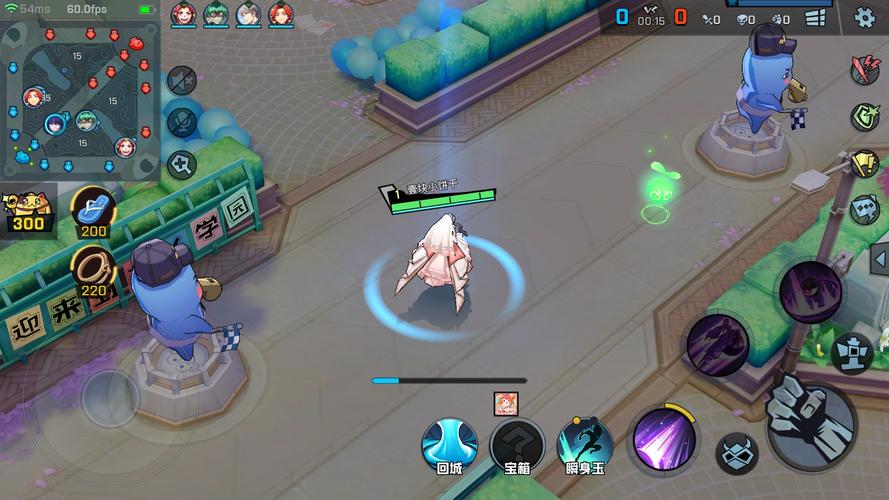Send the green shield star signal
This screenshot has height=500, width=889.
click(864, 116)
